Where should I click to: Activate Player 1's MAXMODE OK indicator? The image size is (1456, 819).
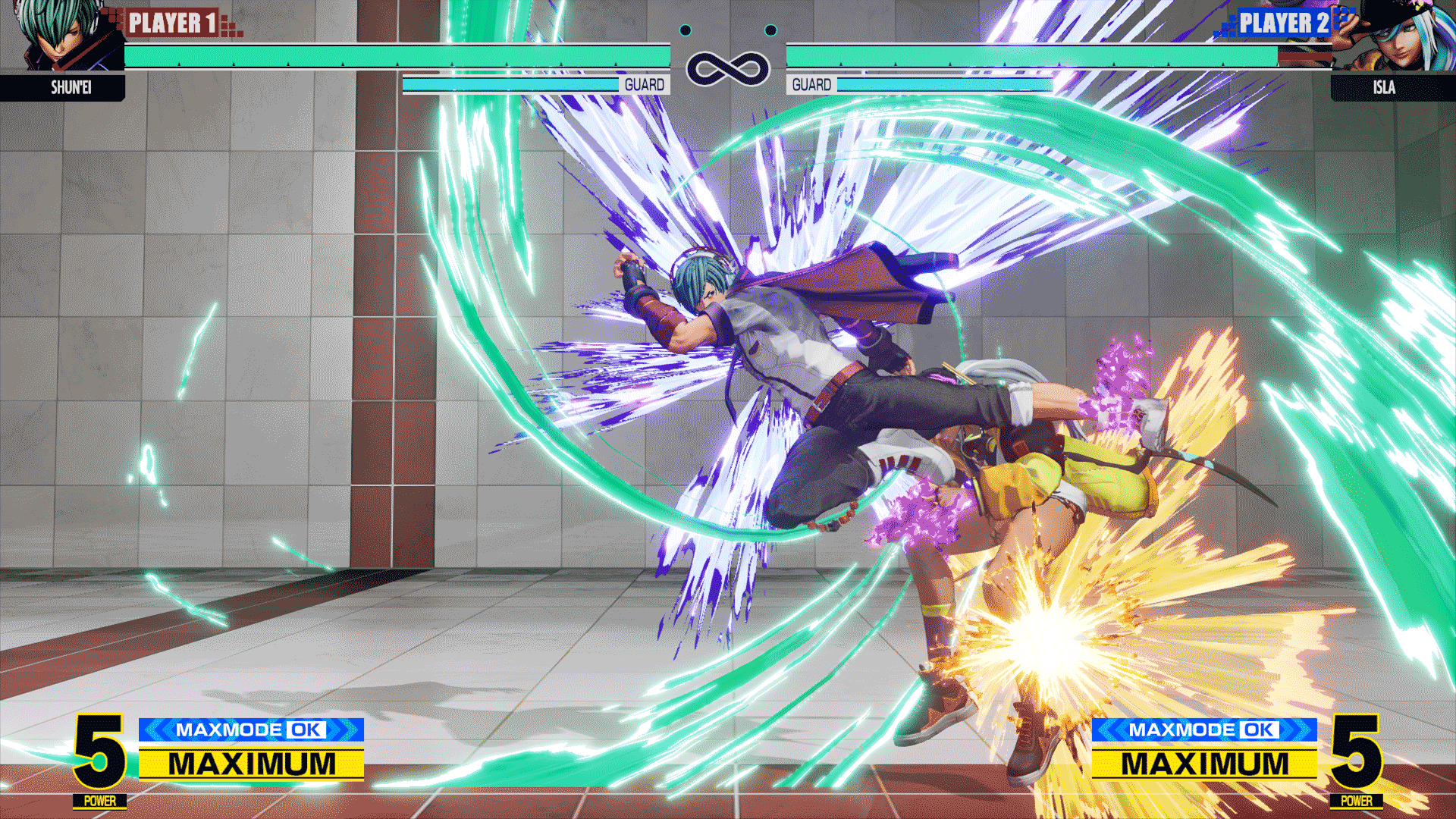tap(251, 730)
